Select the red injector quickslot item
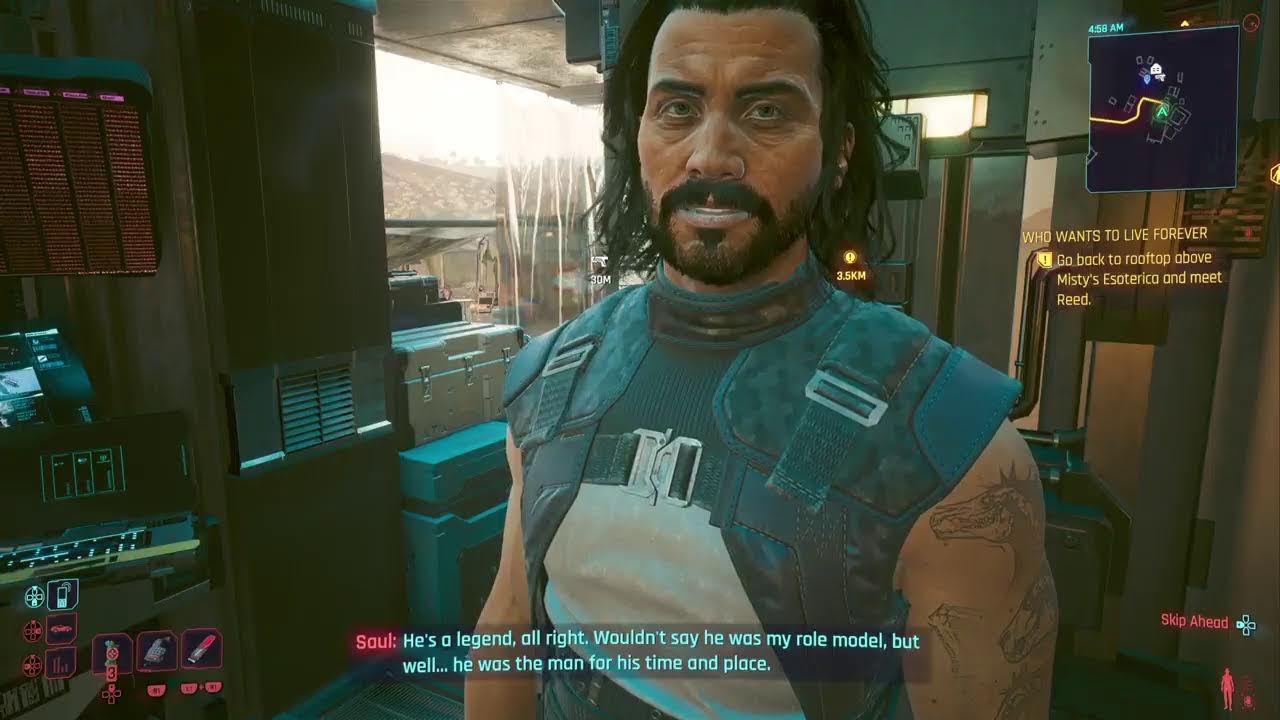Screen dimensions: 1280x720 (x=199, y=650)
